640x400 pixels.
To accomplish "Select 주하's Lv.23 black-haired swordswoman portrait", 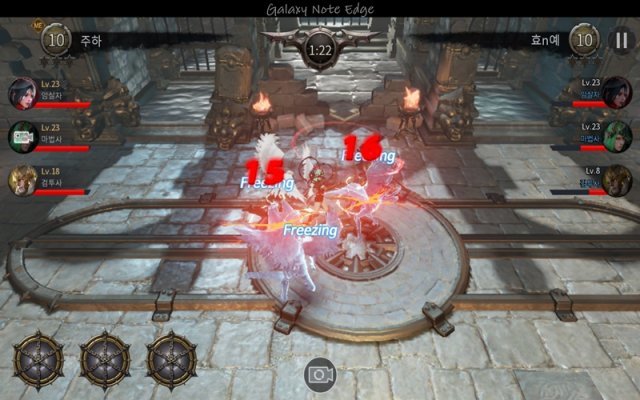I will pyautogui.click(x=22, y=93).
